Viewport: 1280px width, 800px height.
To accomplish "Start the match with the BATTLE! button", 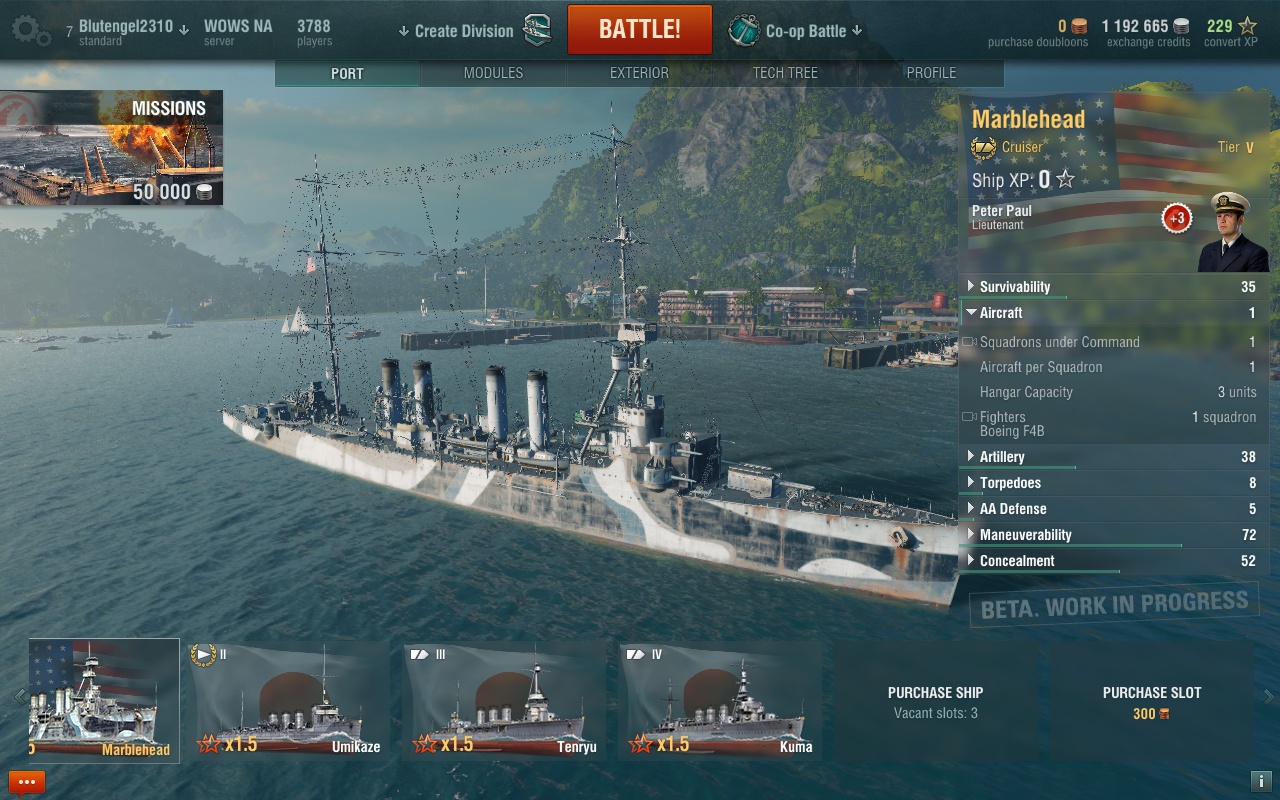I will (x=640, y=30).
